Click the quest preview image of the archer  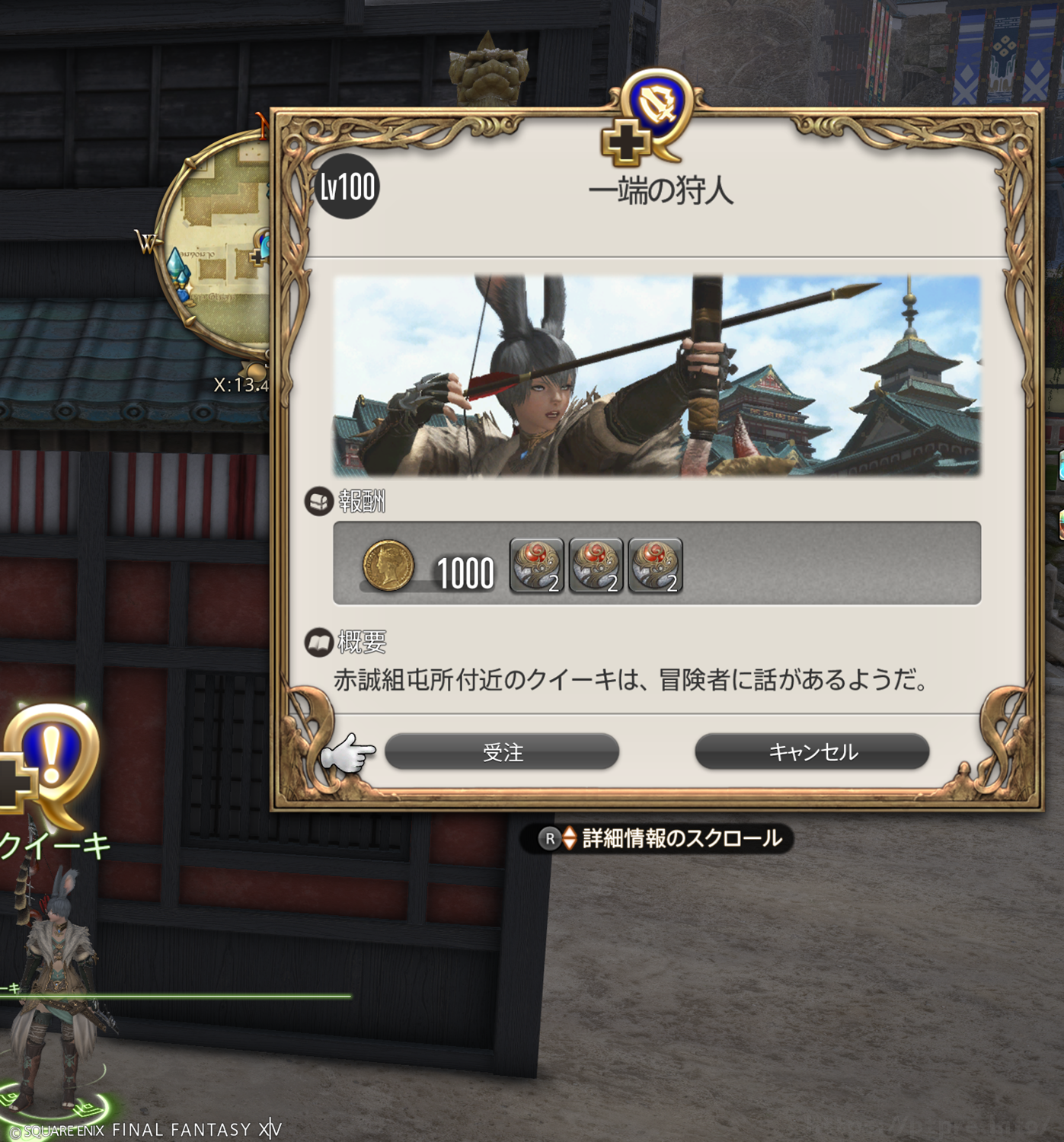click(657, 376)
